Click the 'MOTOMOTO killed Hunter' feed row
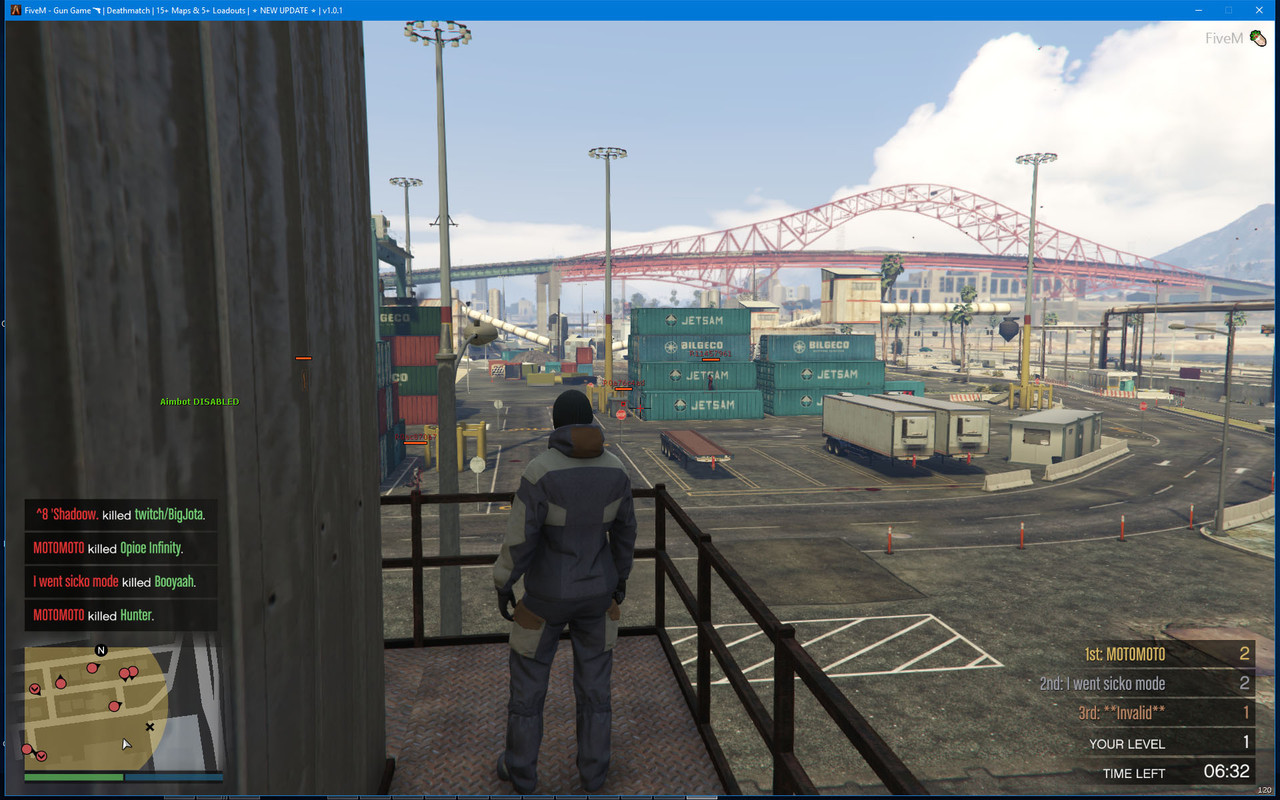The height and width of the screenshot is (800, 1280). pyautogui.click(x=120, y=615)
